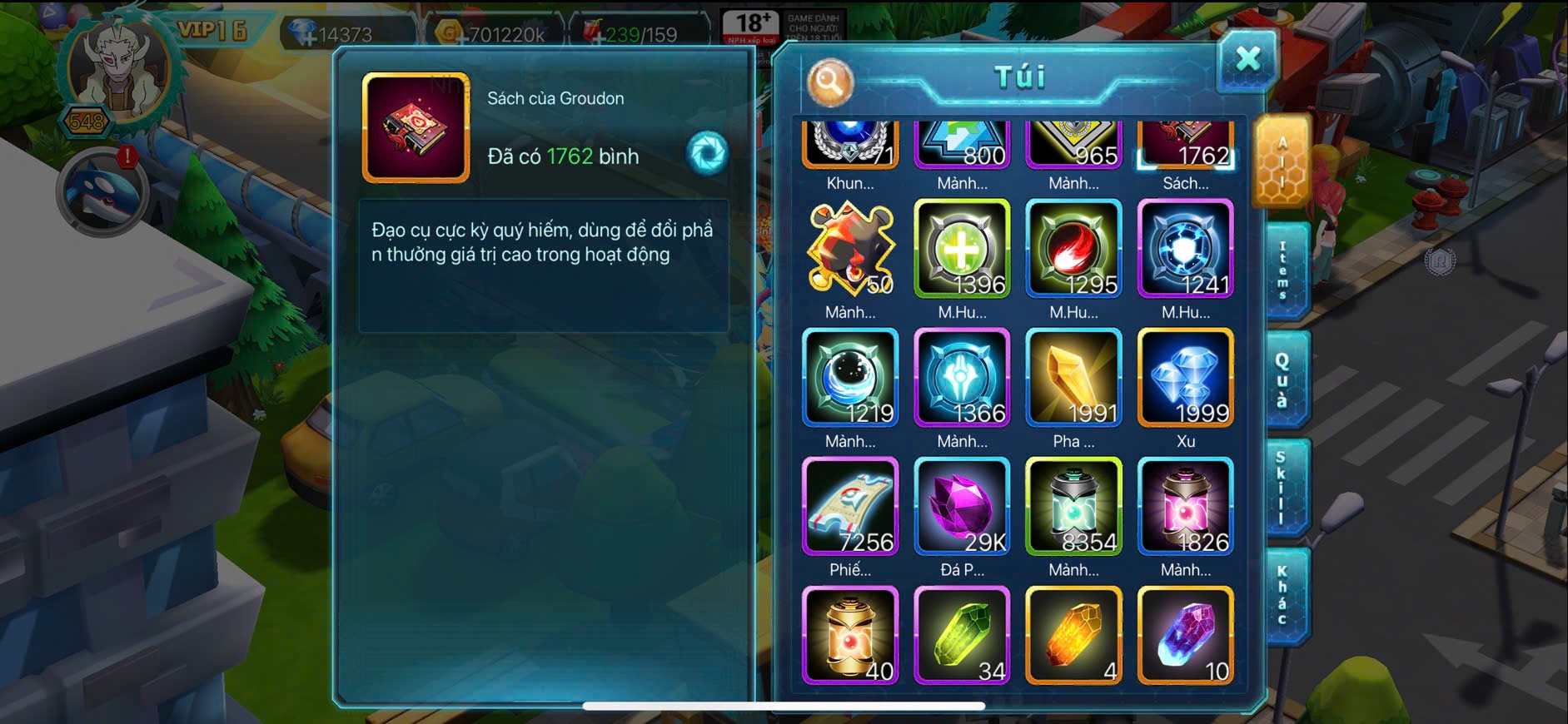Screen dimensions: 1568x724
Task: Choose the green plus M.Hu orb
Action: pyautogui.click(x=962, y=249)
